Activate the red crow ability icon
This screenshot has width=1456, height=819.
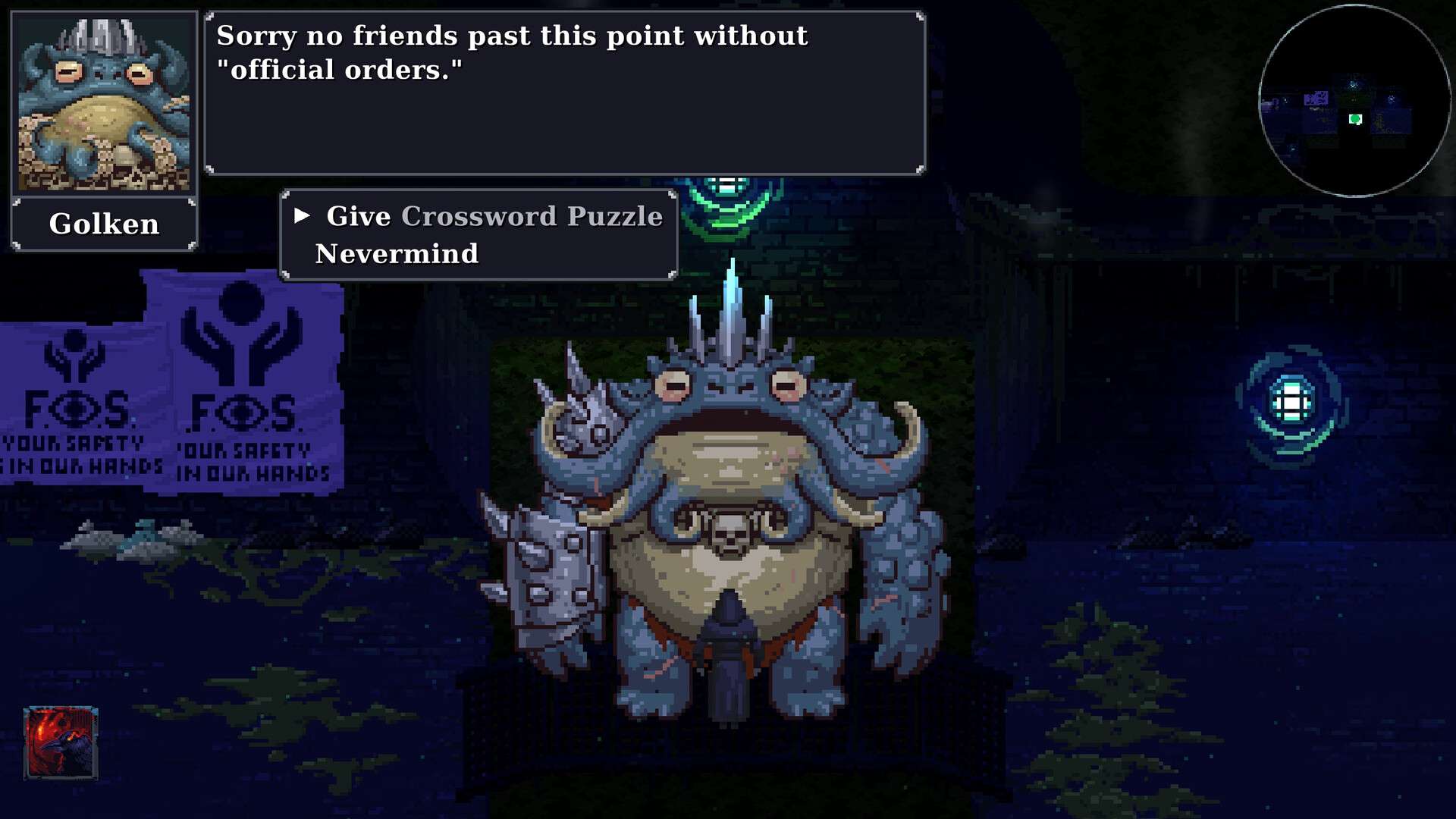[61, 742]
